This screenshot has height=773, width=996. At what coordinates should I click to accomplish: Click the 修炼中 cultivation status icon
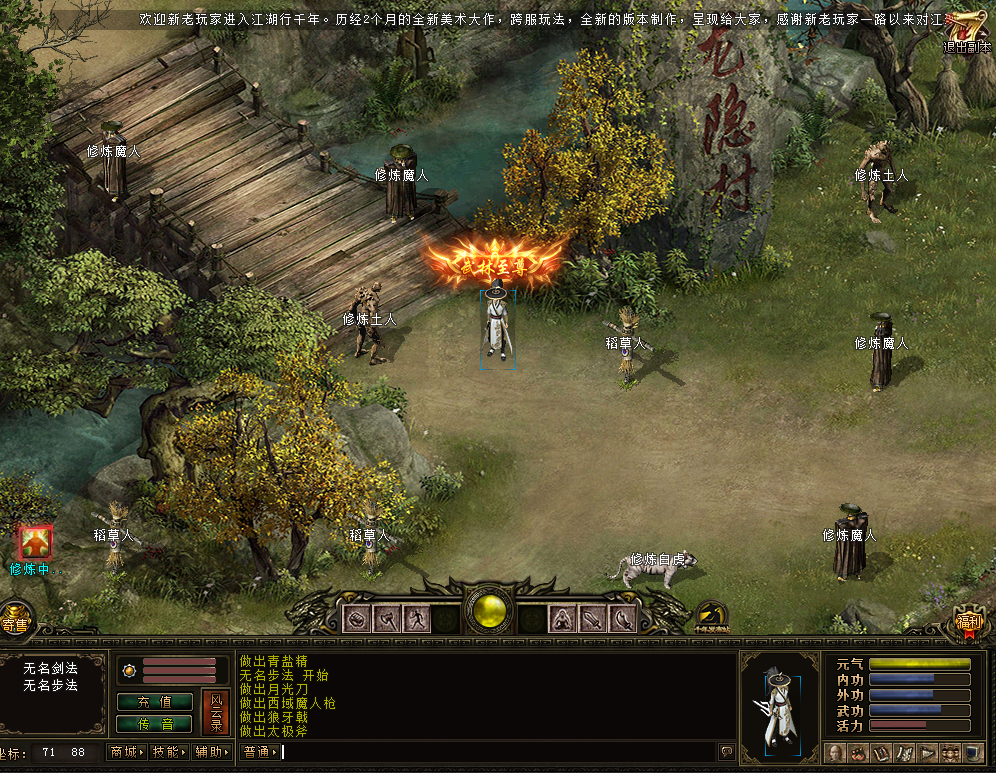click(x=37, y=542)
